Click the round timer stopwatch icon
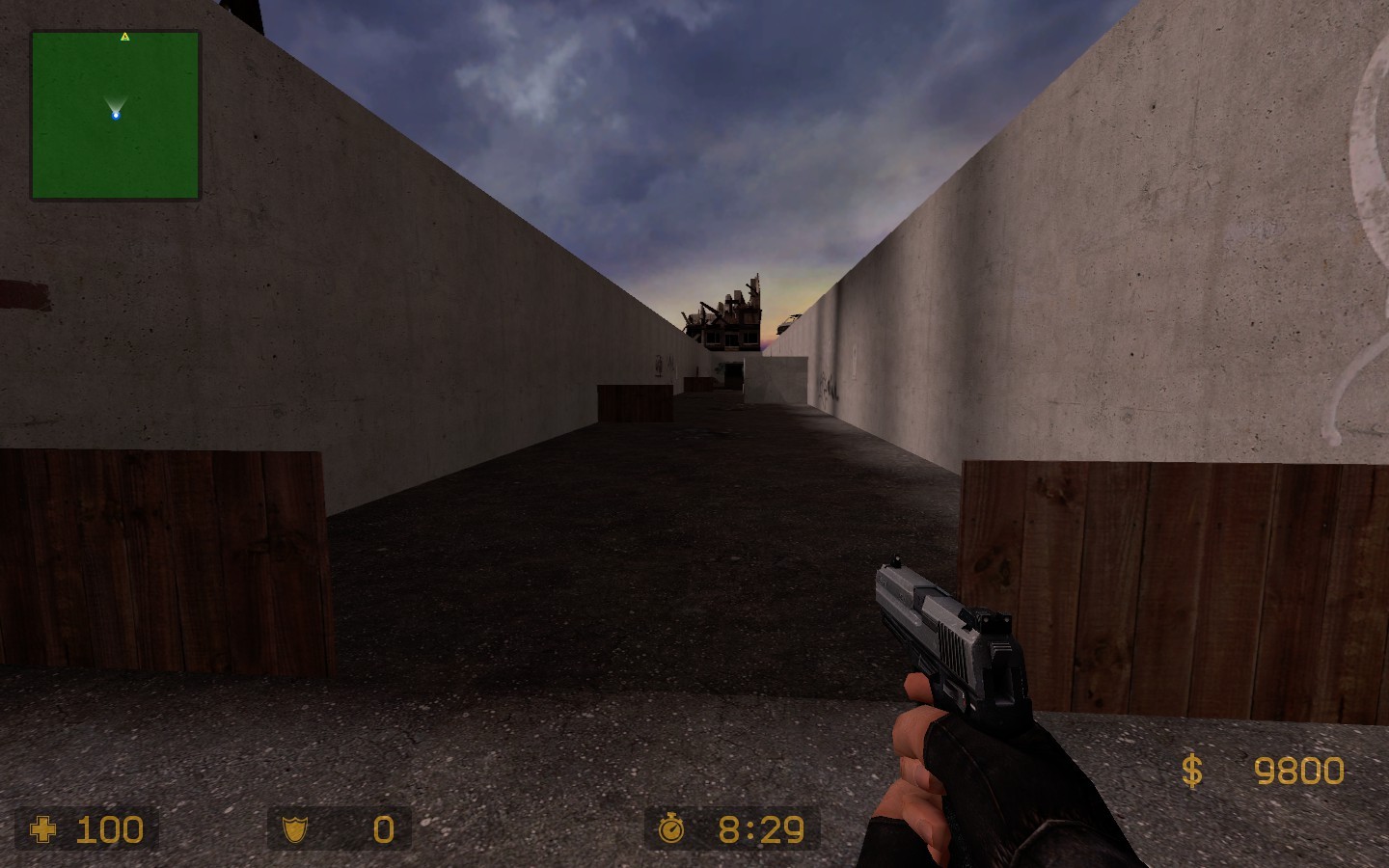The width and height of the screenshot is (1389, 868). (673, 828)
